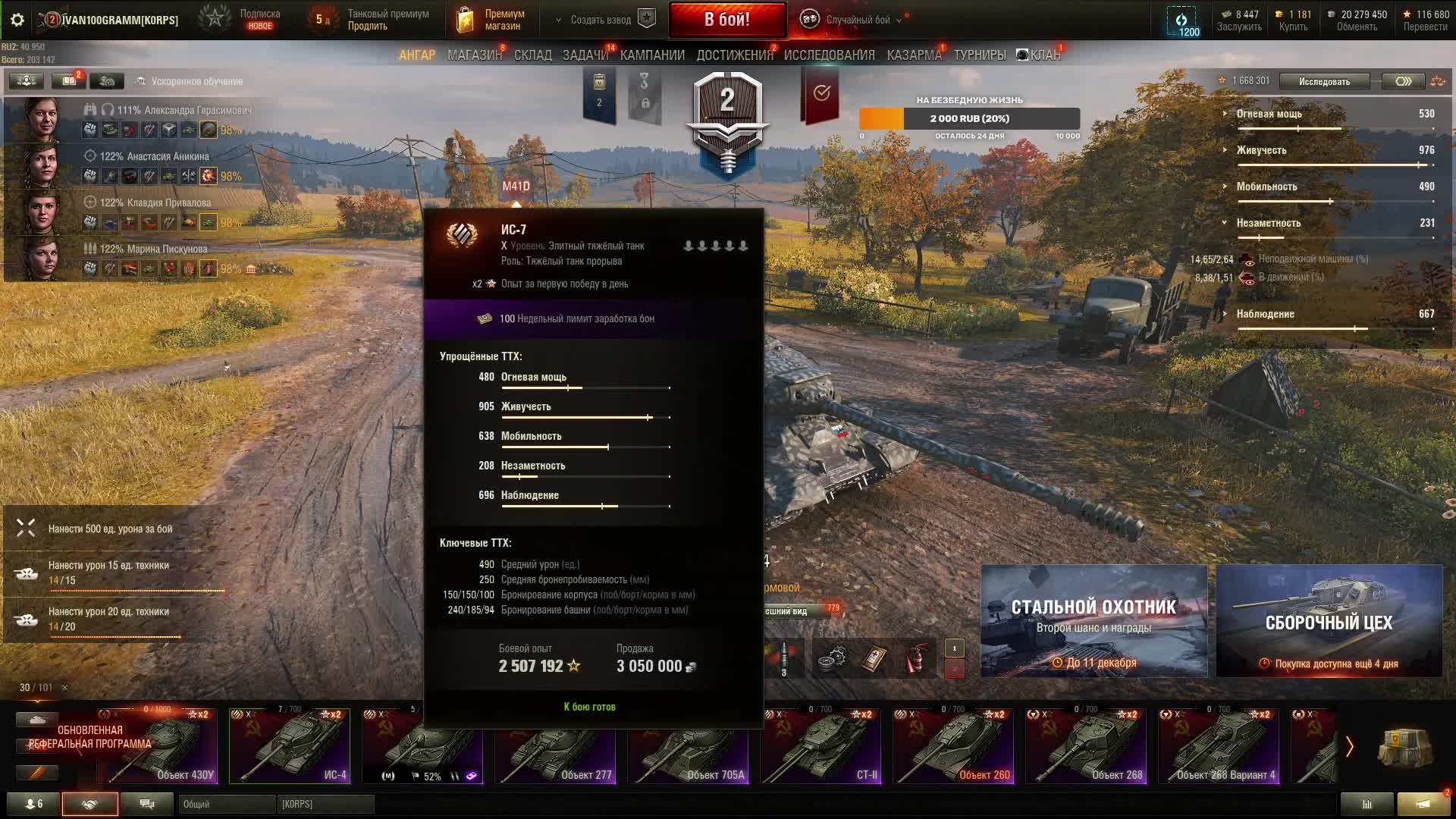
Task: Pick the Объект 268 Вариант 4 tank
Action: [x=1219, y=746]
